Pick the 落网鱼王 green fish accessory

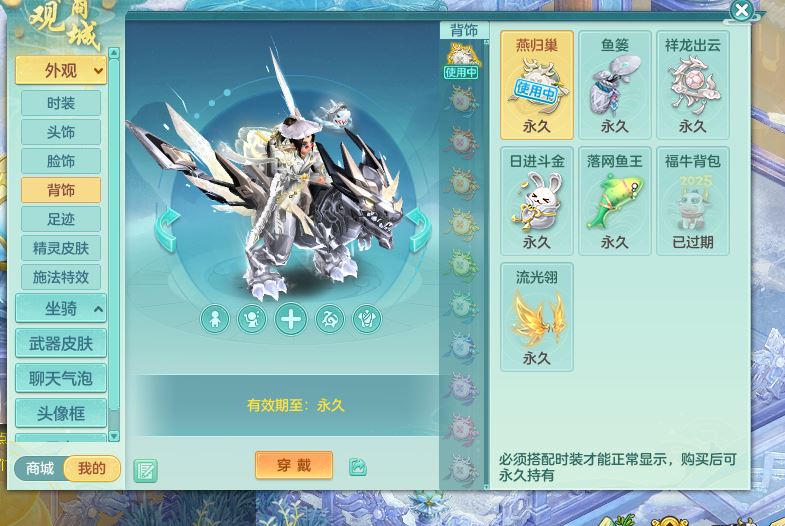614,201
